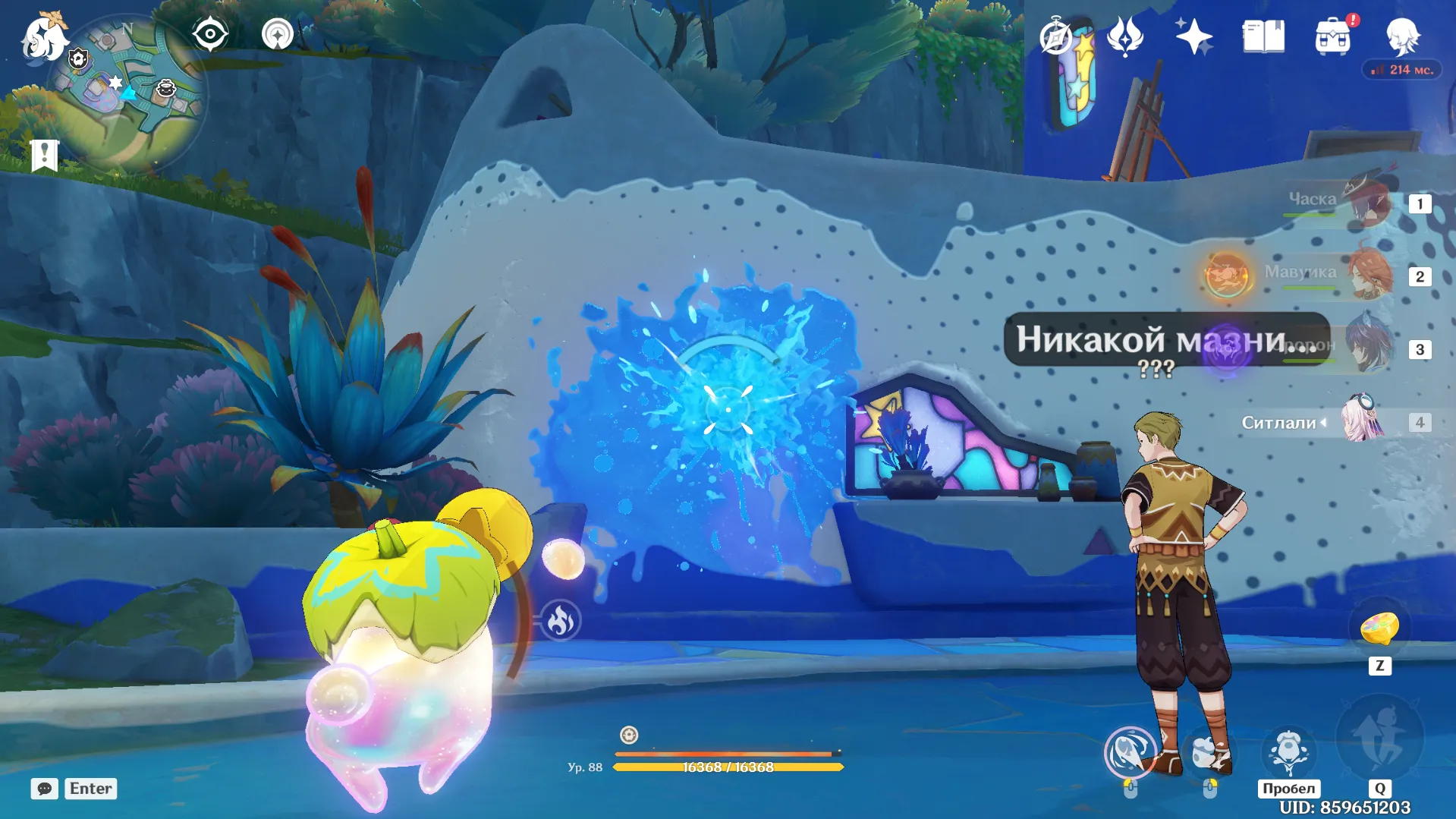Screen dimensions: 1456x819
Task: Click the flame skill icon beside saurian
Action: click(561, 621)
